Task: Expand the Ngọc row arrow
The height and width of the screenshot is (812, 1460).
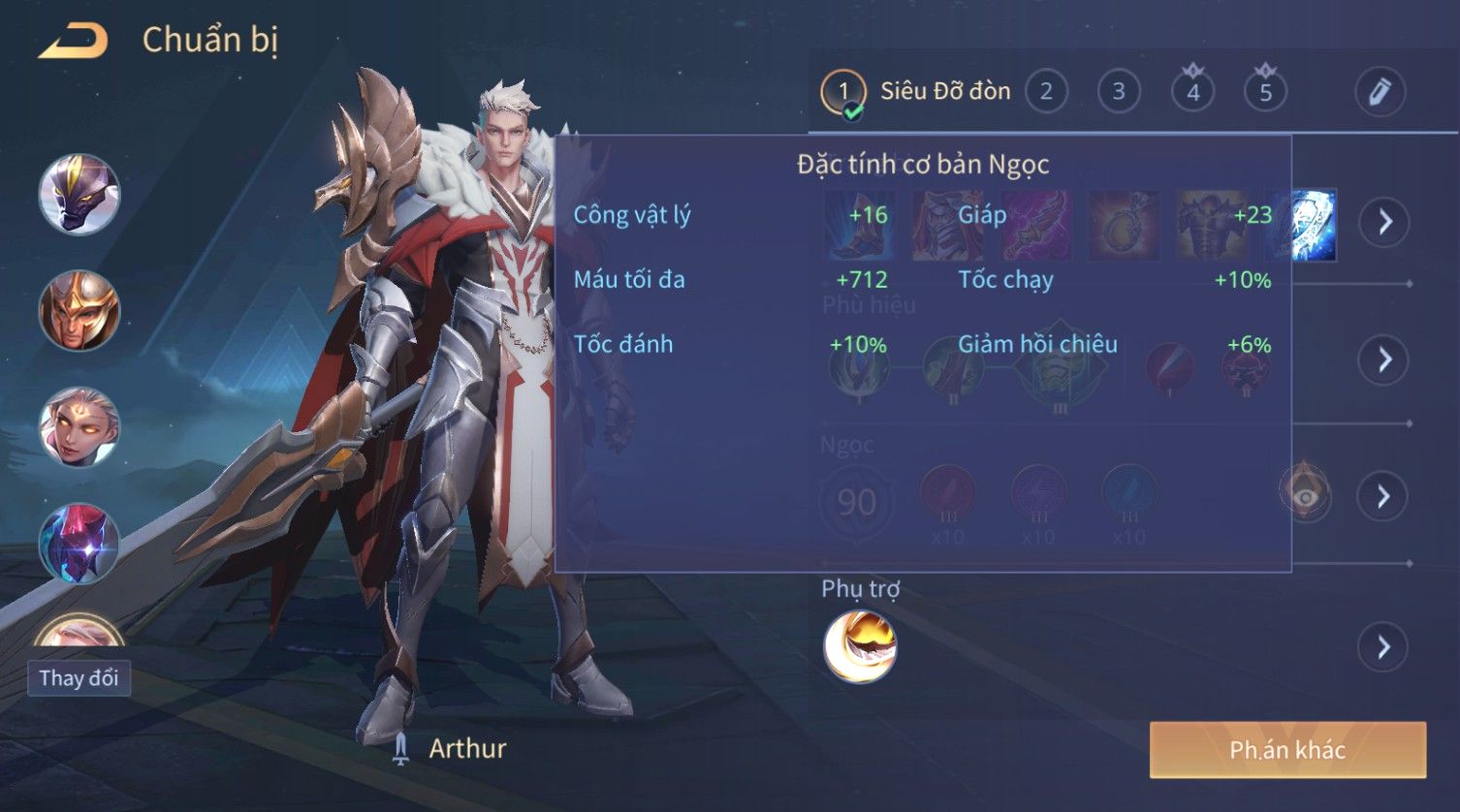Action: [x=1383, y=496]
